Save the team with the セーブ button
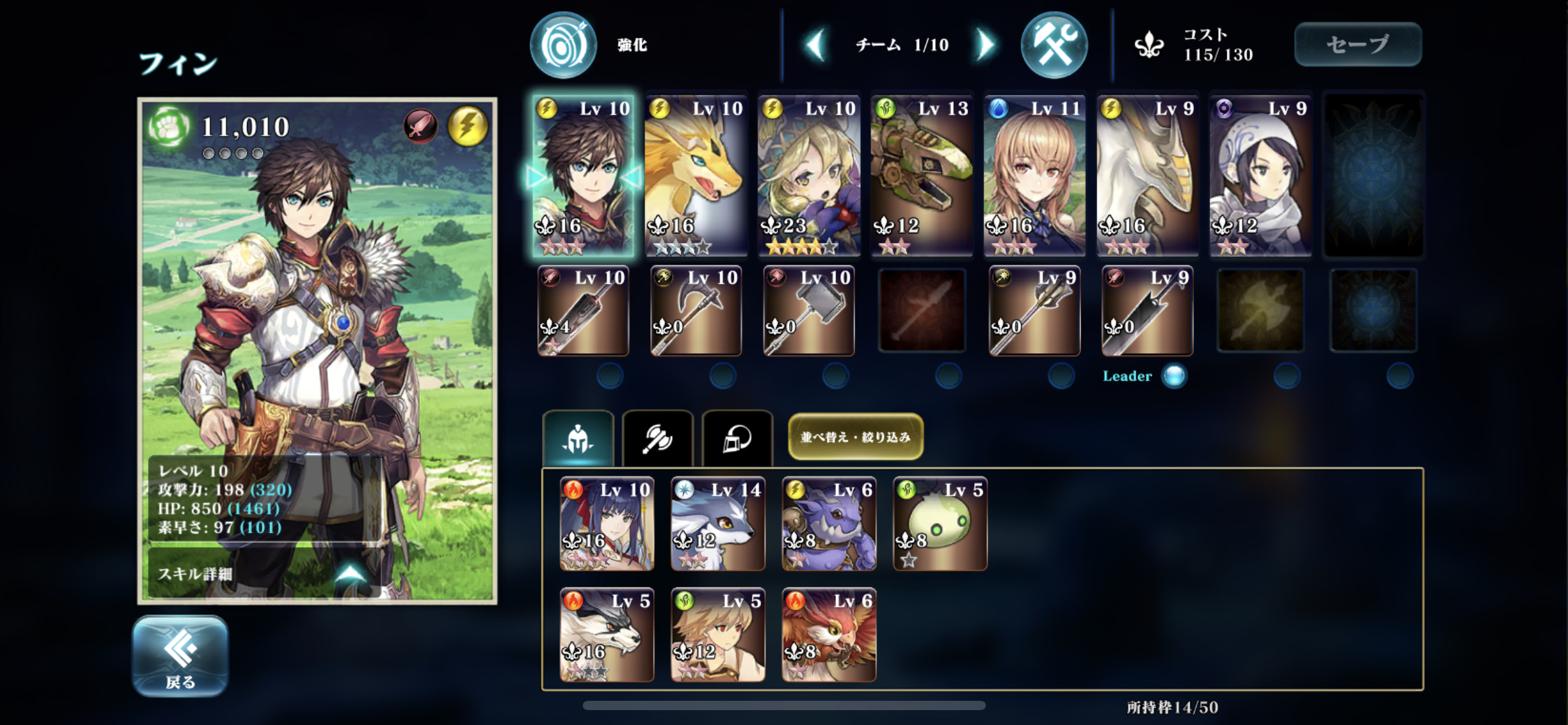Image resolution: width=1568 pixels, height=725 pixels. pyautogui.click(x=1357, y=45)
